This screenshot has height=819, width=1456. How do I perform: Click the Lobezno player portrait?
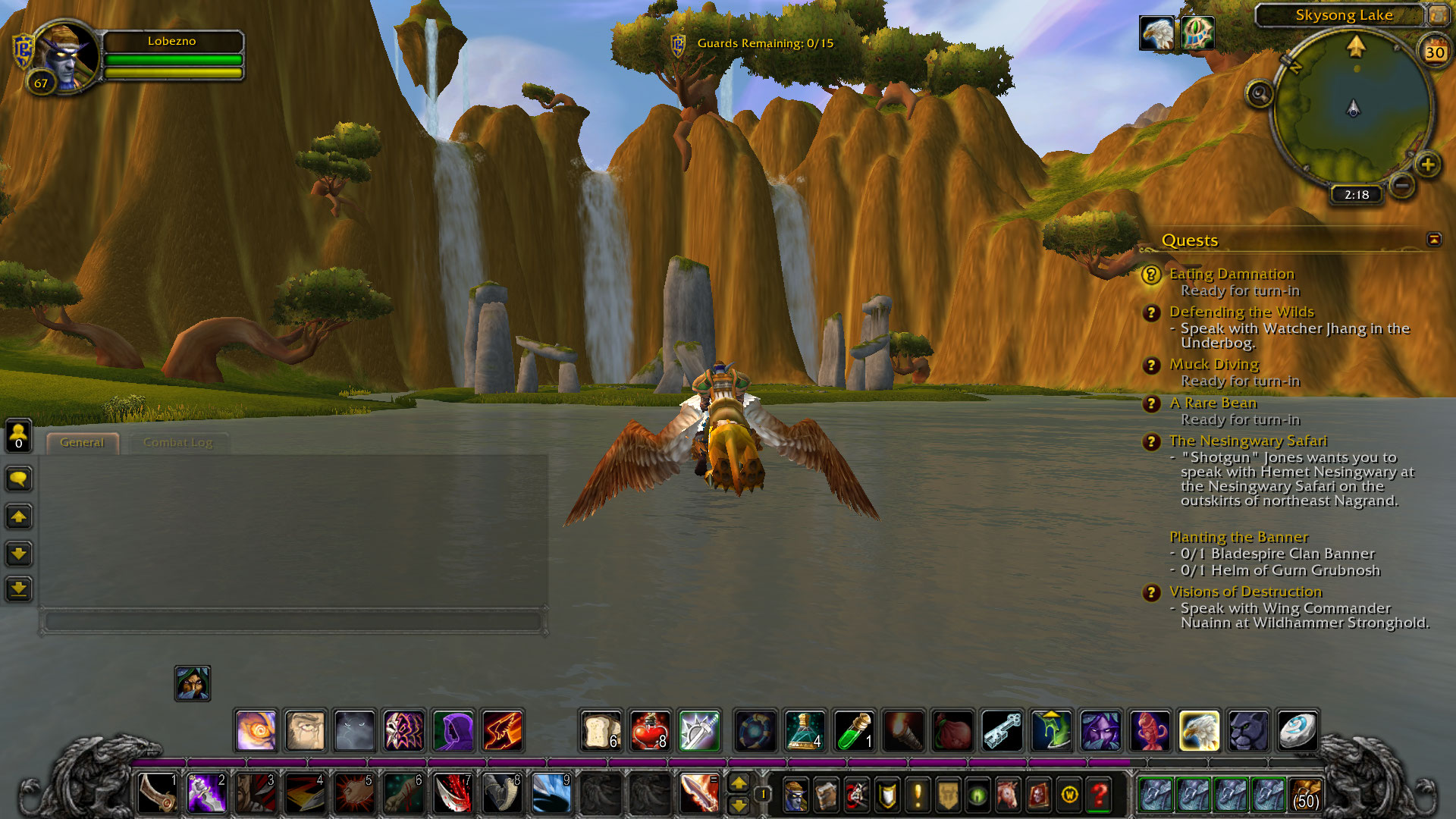[66, 56]
